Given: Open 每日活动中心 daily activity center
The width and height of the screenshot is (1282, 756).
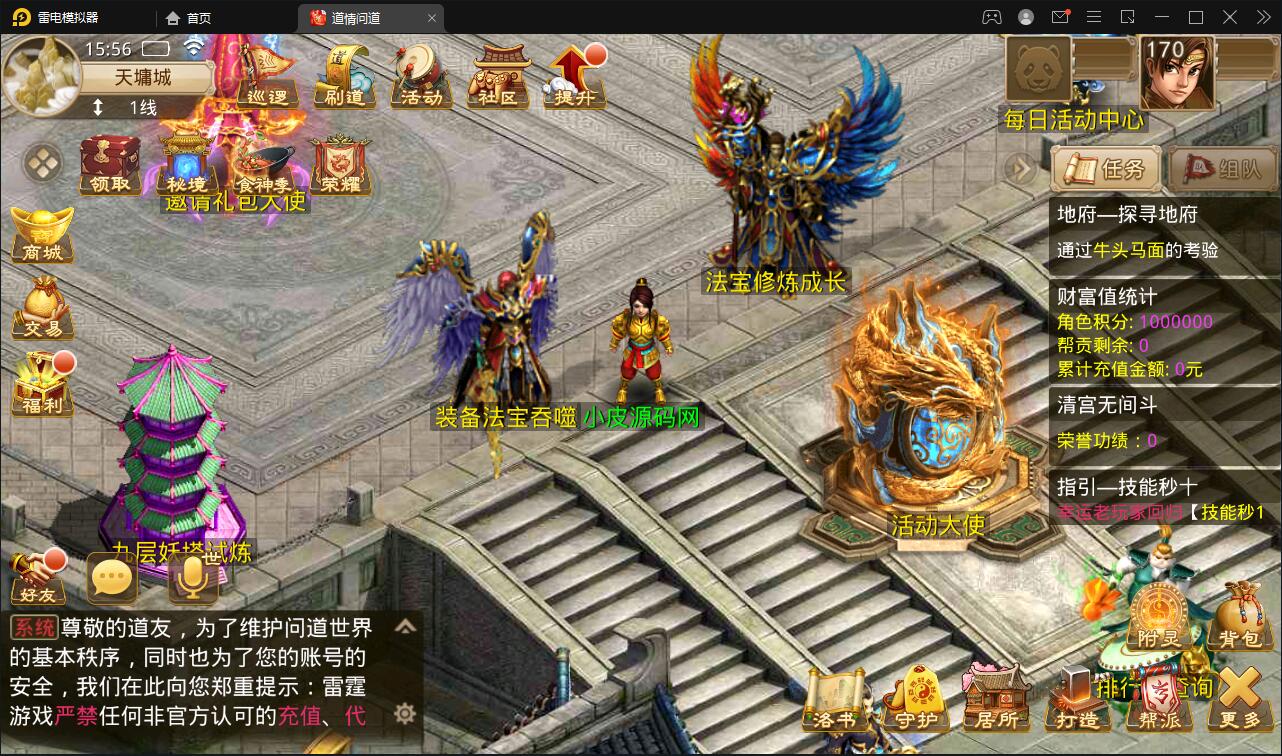Looking at the screenshot, I should pos(1075,118).
